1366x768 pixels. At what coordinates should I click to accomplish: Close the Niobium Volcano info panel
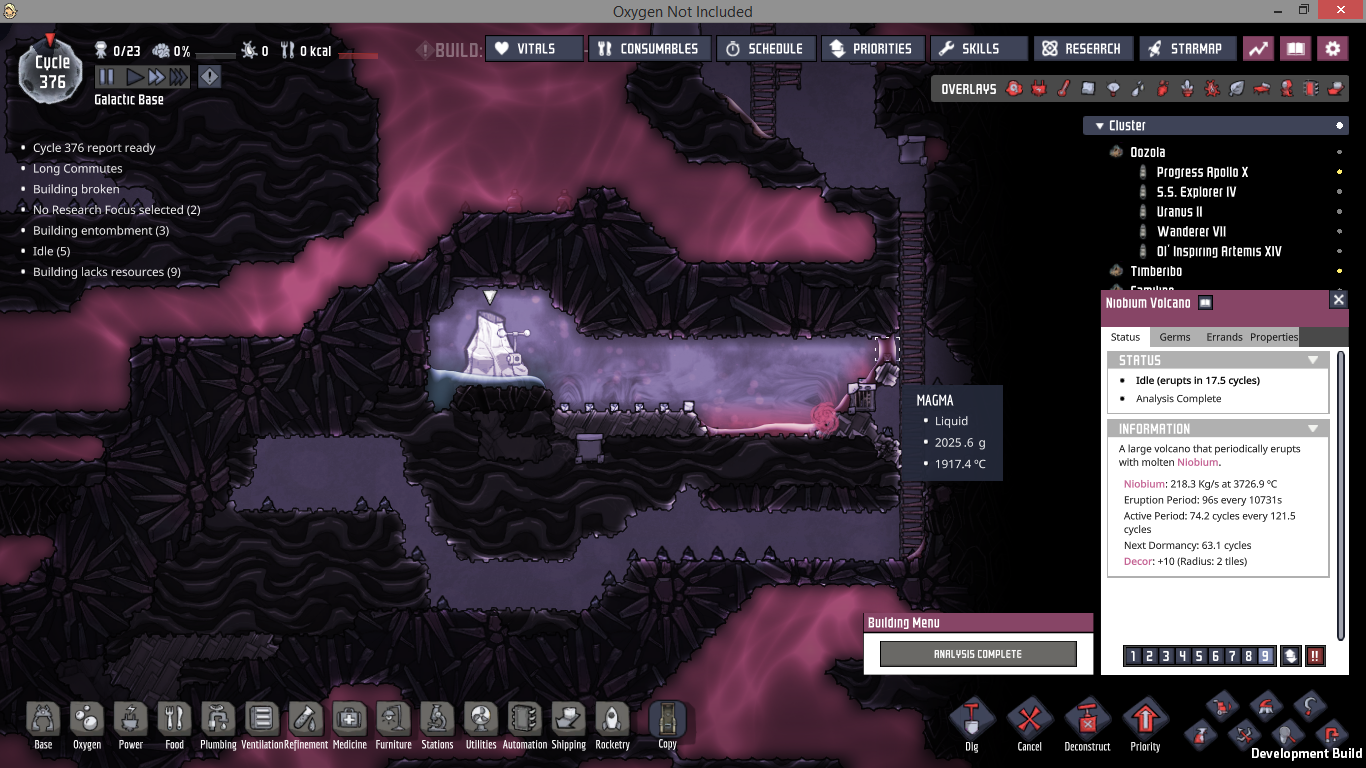pos(1338,300)
